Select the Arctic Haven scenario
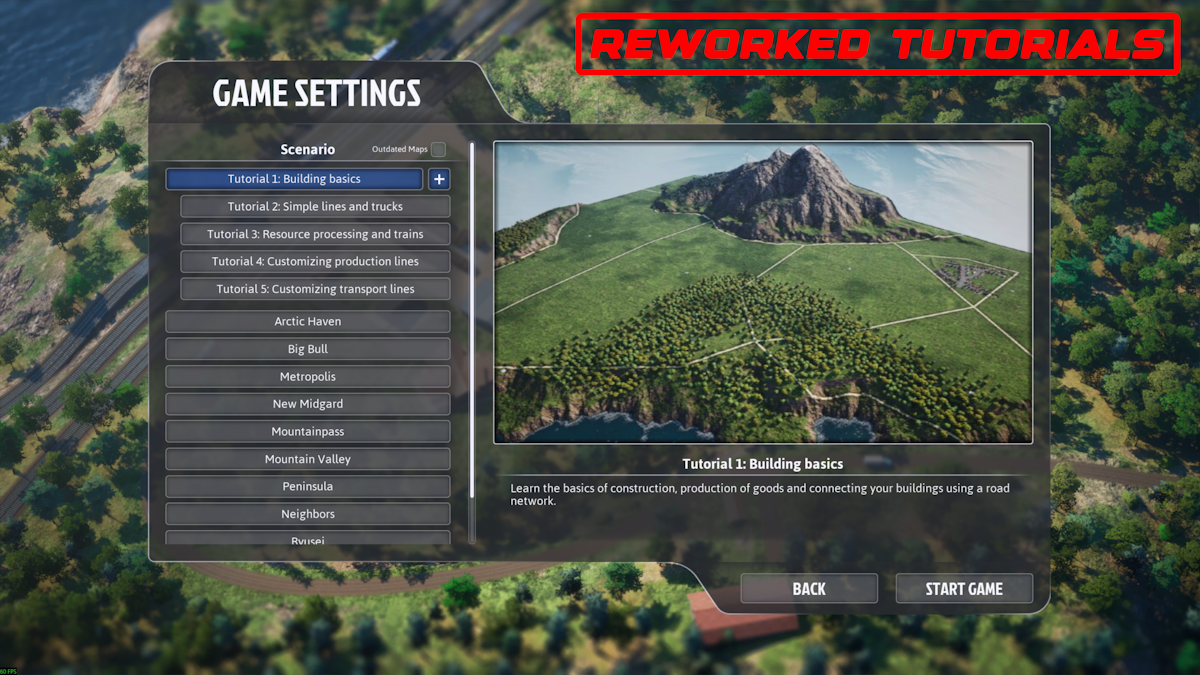 [308, 322]
